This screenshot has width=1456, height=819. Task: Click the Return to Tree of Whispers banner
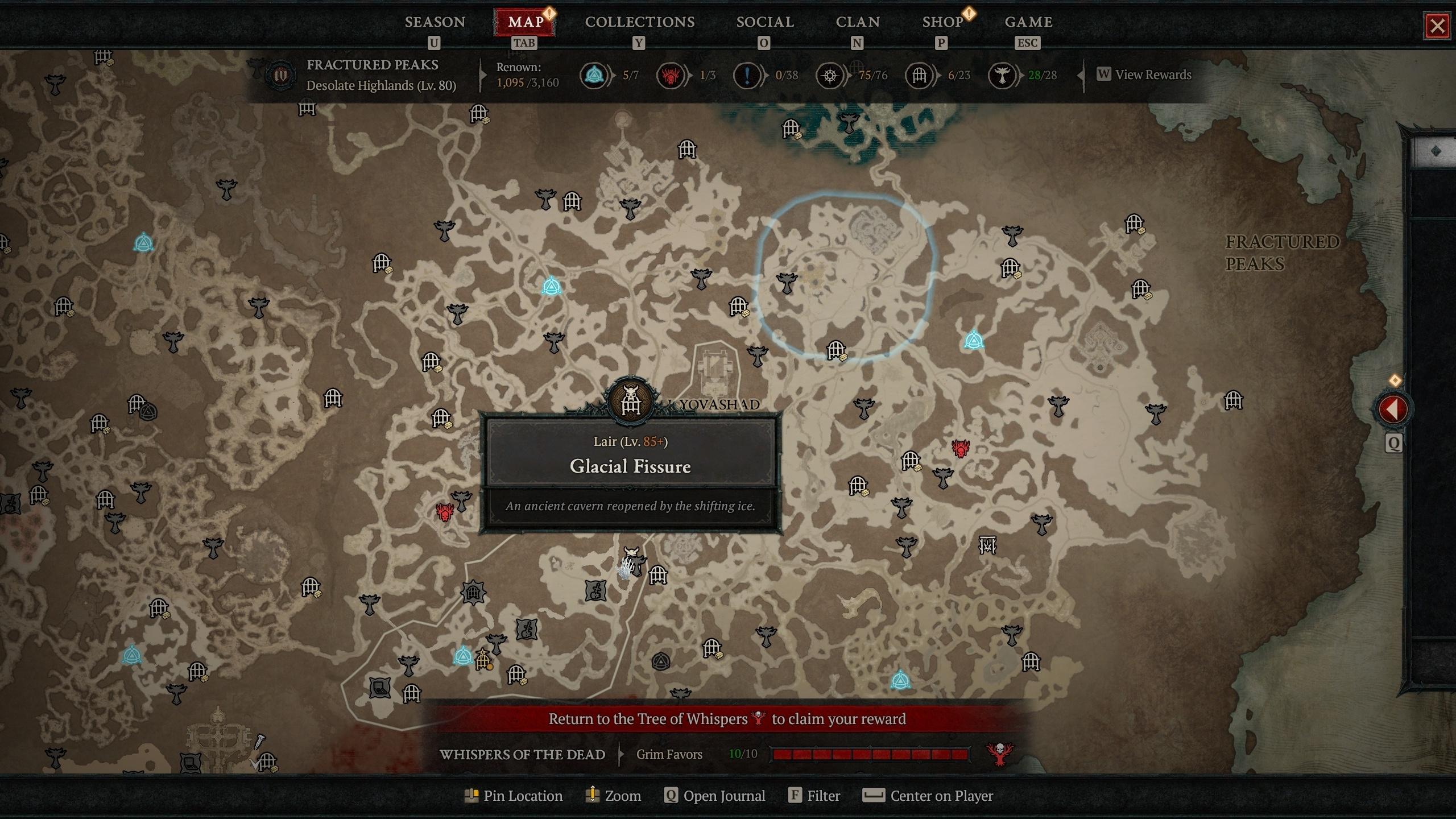pyautogui.click(x=727, y=718)
